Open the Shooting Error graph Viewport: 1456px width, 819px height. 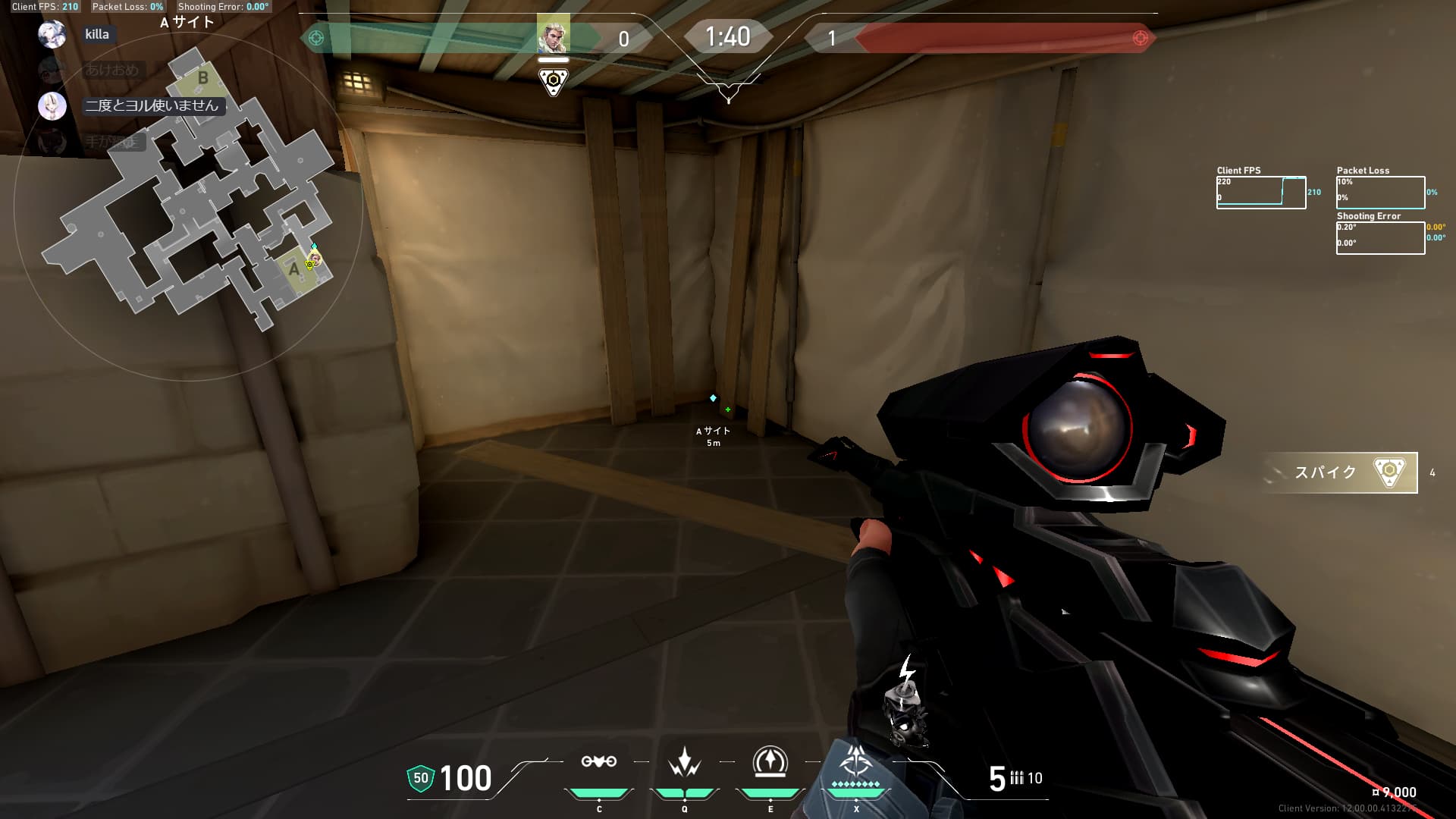pyautogui.click(x=1380, y=238)
